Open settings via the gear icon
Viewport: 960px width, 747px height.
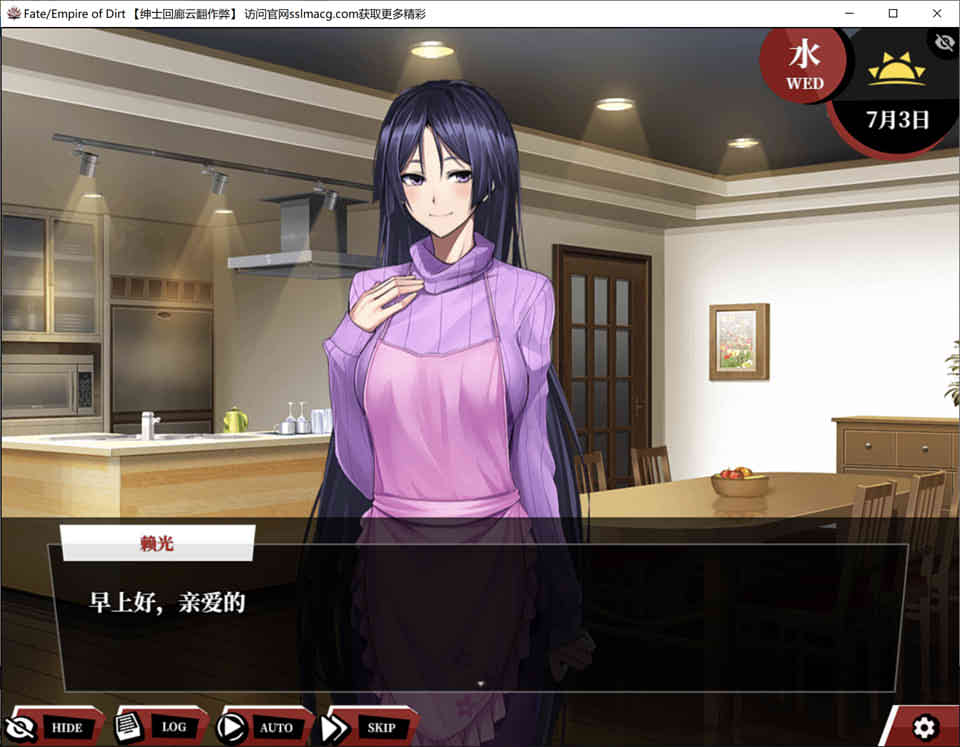point(925,727)
